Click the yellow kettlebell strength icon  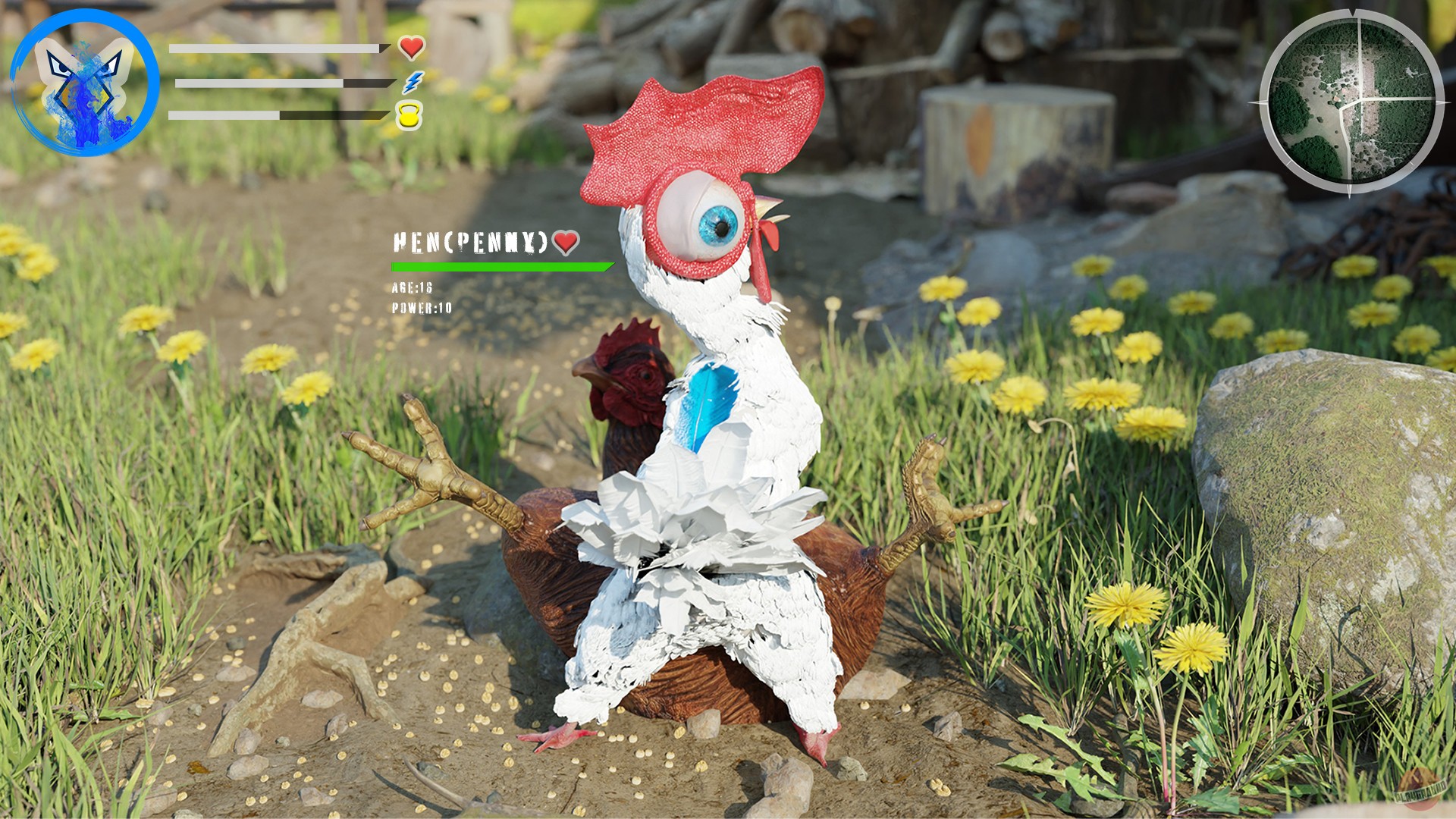click(x=410, y=114)
